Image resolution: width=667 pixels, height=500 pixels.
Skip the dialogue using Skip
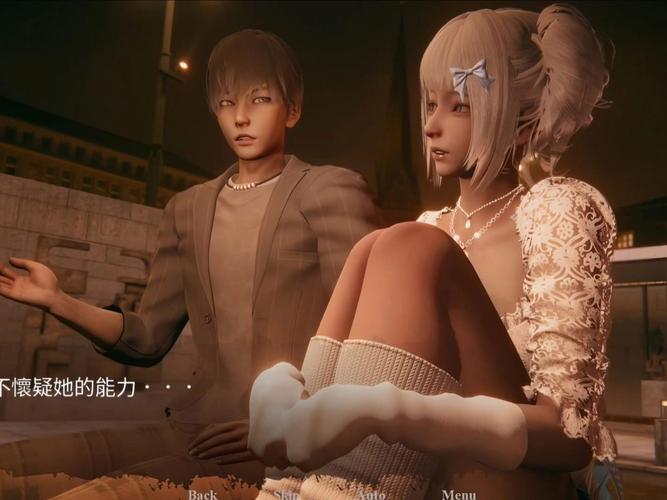(286, 493)
